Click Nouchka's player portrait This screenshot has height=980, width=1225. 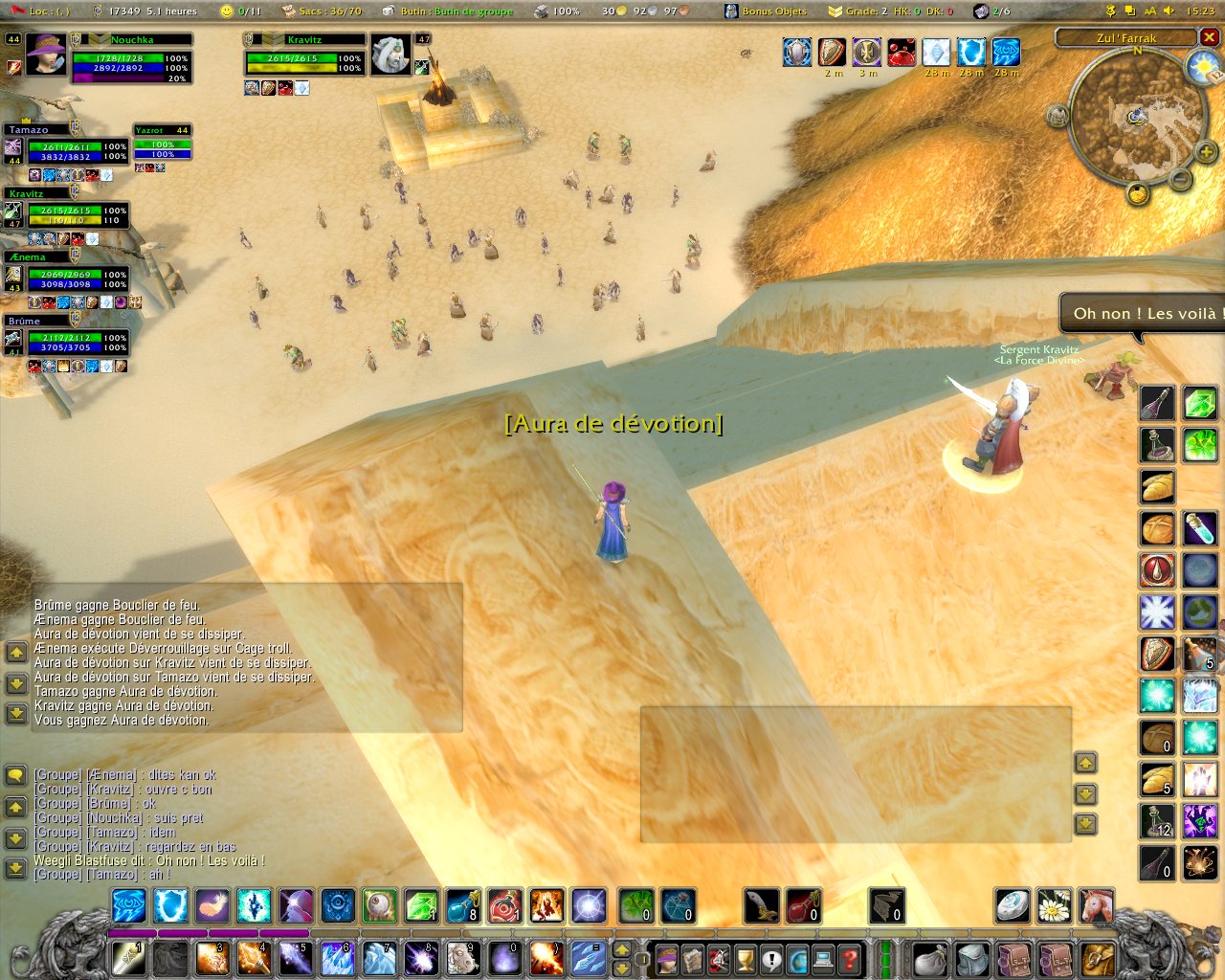point(45,54)
